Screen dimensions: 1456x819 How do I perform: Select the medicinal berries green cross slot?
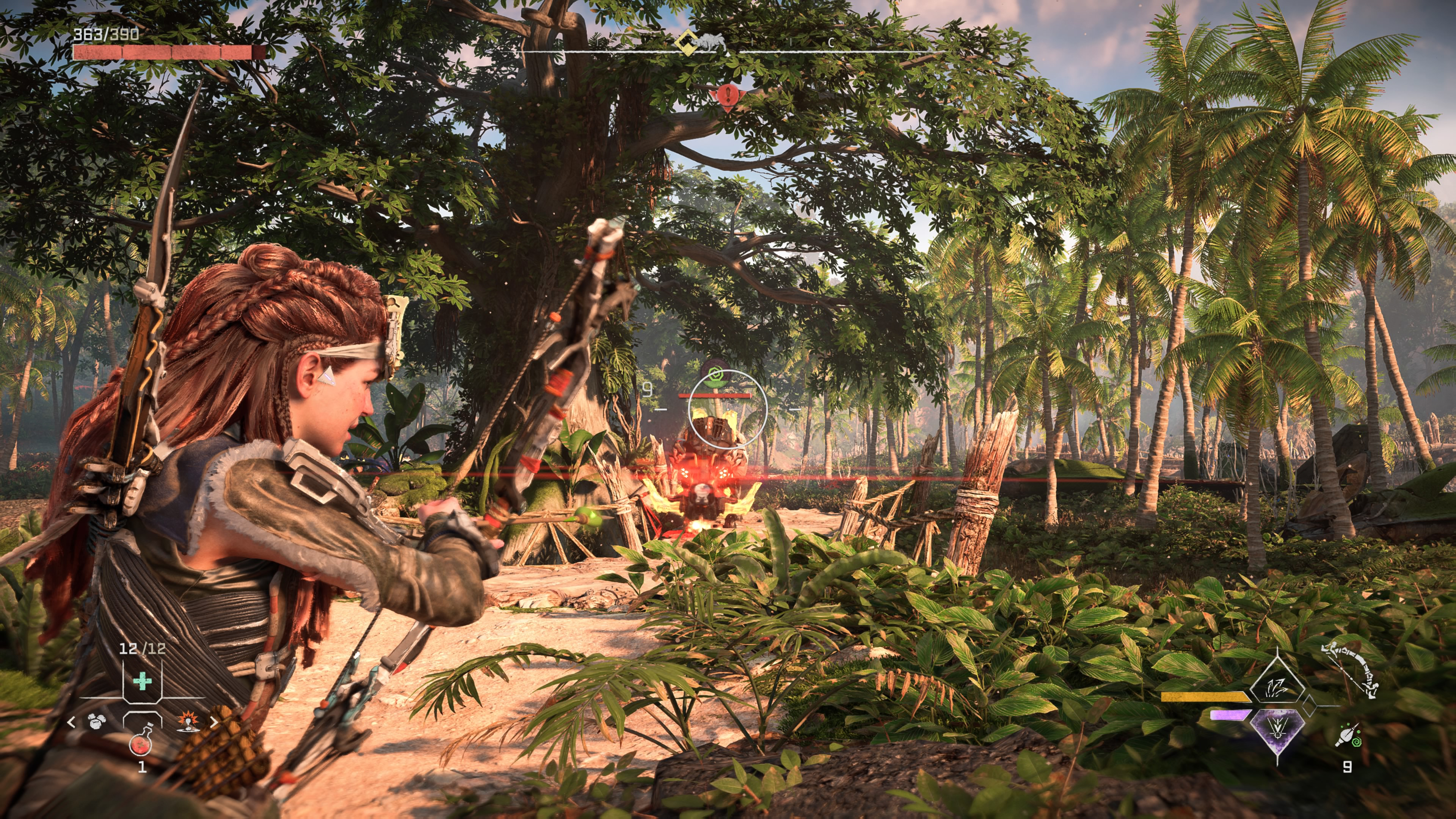click(x=142, y=681)
